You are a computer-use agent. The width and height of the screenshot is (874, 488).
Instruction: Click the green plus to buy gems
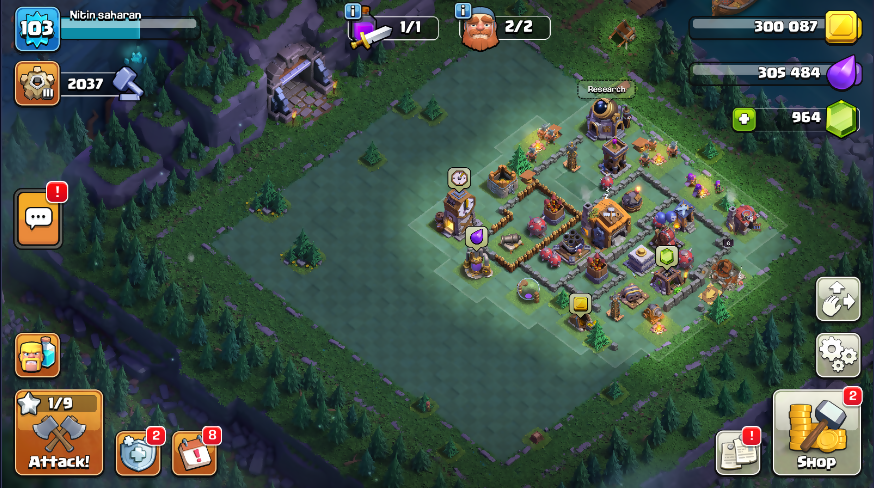743,119
